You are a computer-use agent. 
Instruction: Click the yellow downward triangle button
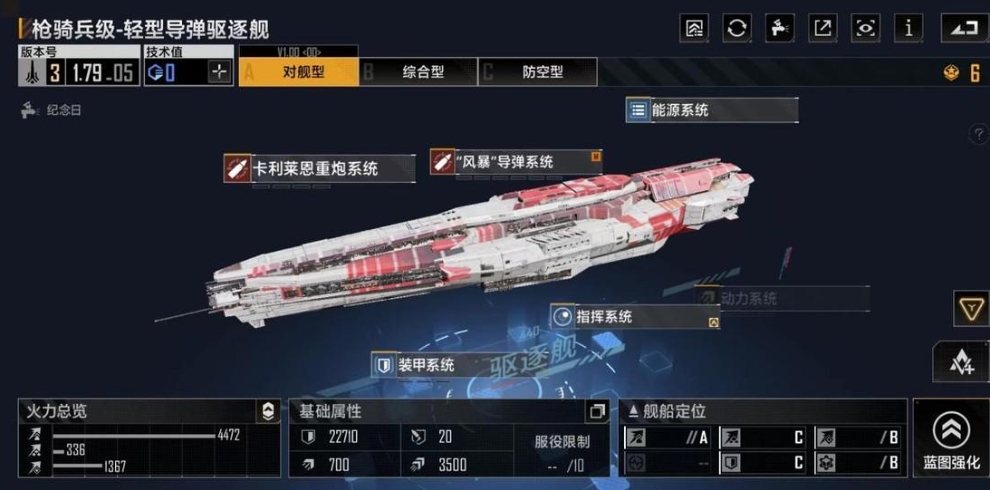[970, 309]
